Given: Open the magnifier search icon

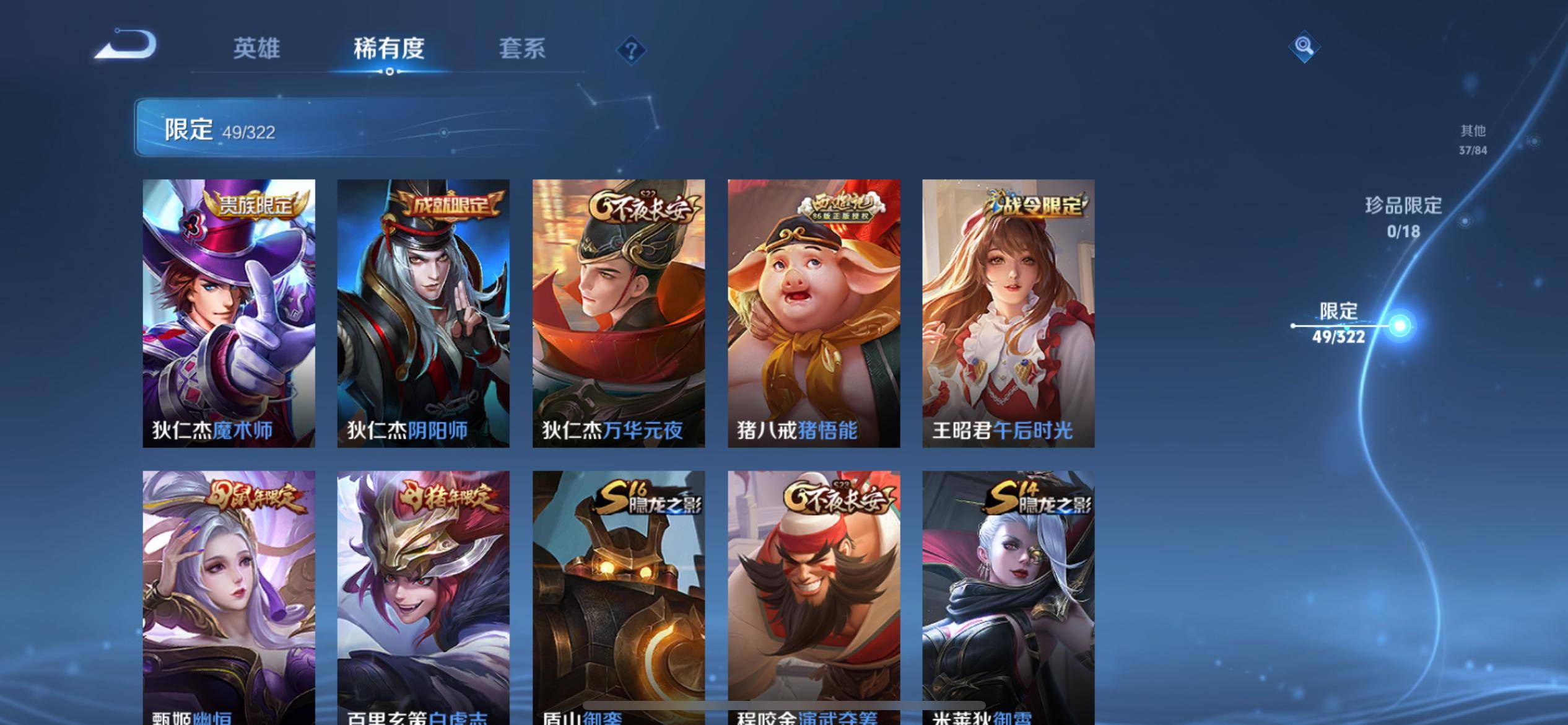Looking at the screenshot, I should pos(1304,46).
